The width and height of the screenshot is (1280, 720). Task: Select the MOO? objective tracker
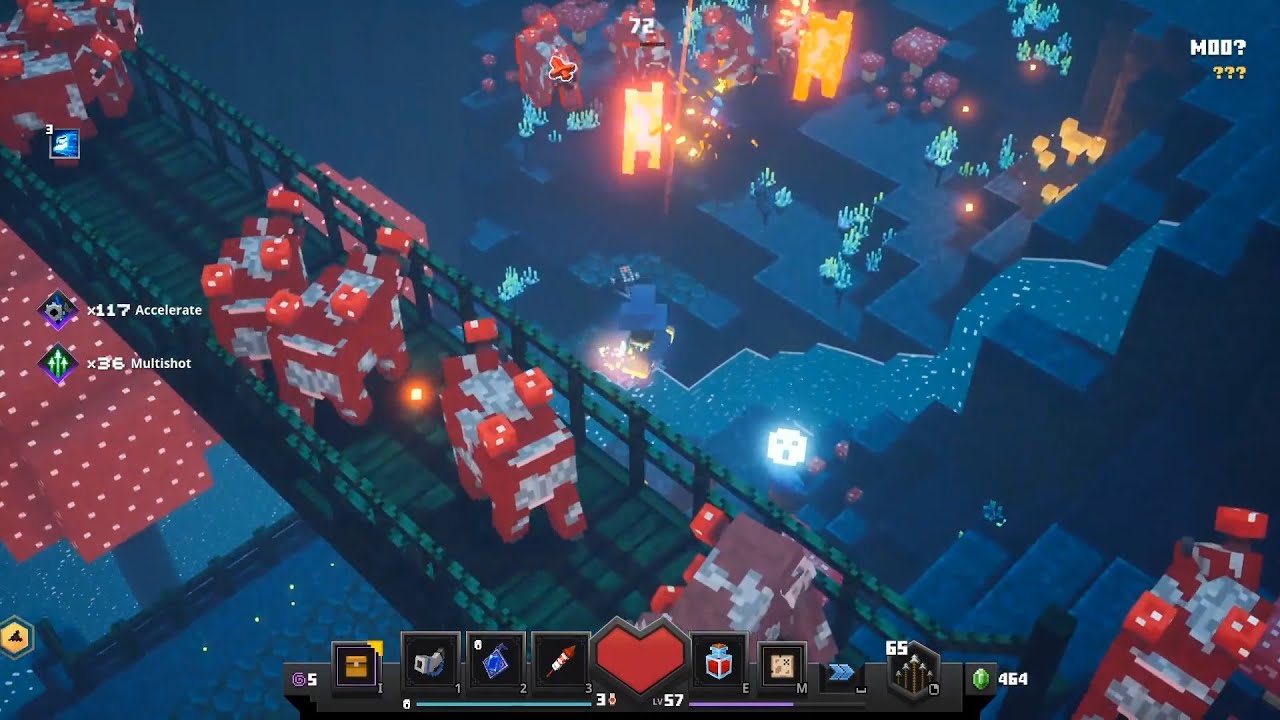[1217, 47]
